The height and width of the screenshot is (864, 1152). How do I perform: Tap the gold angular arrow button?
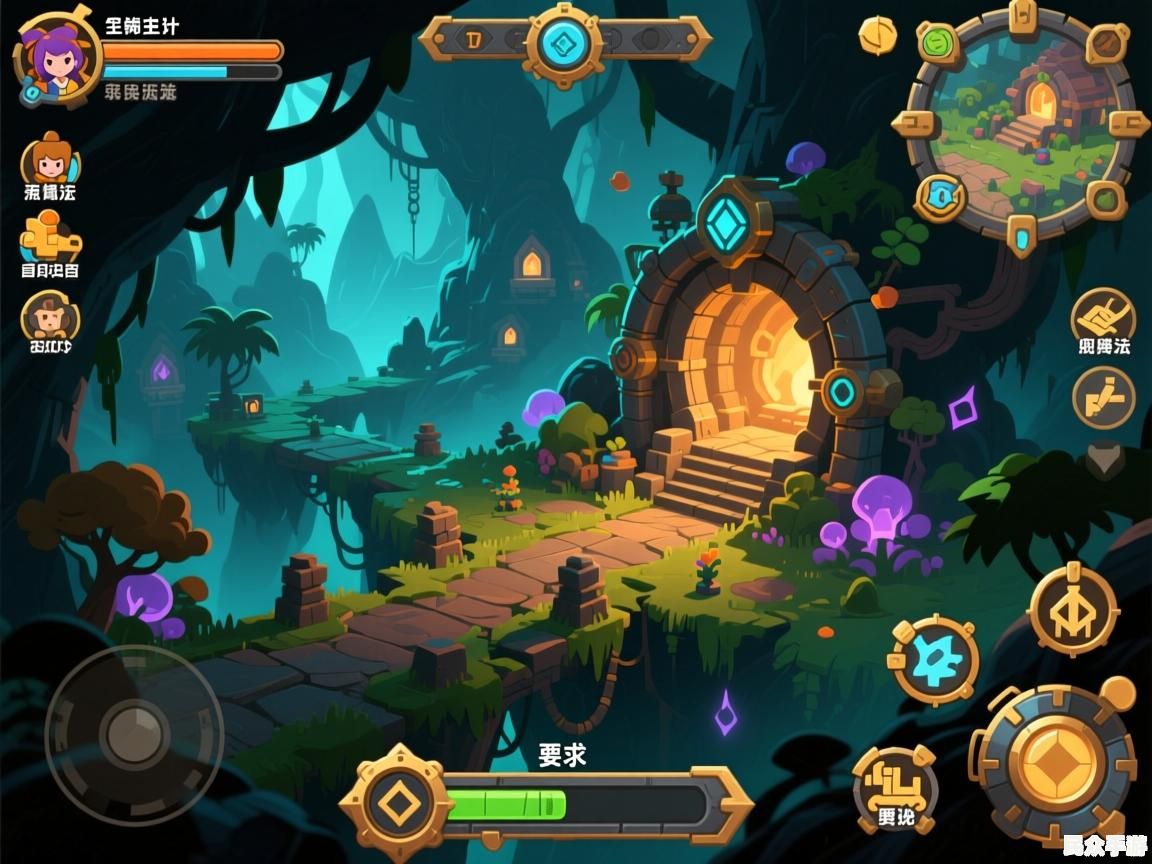(1103, 397)
